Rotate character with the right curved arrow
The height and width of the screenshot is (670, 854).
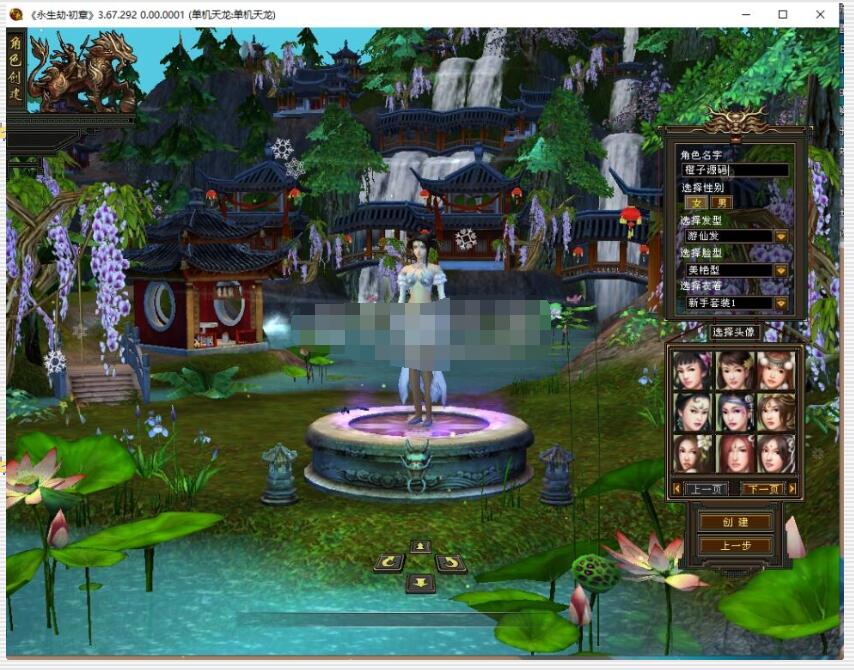point(451,563)
